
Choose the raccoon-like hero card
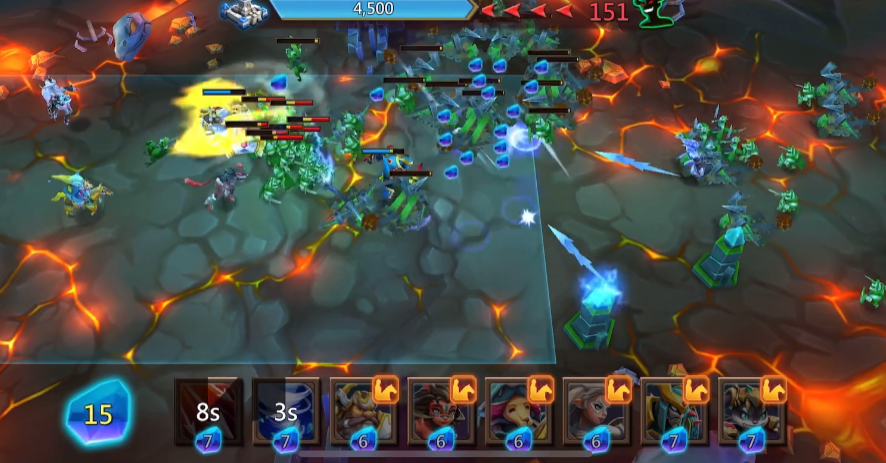click(752, 411)
